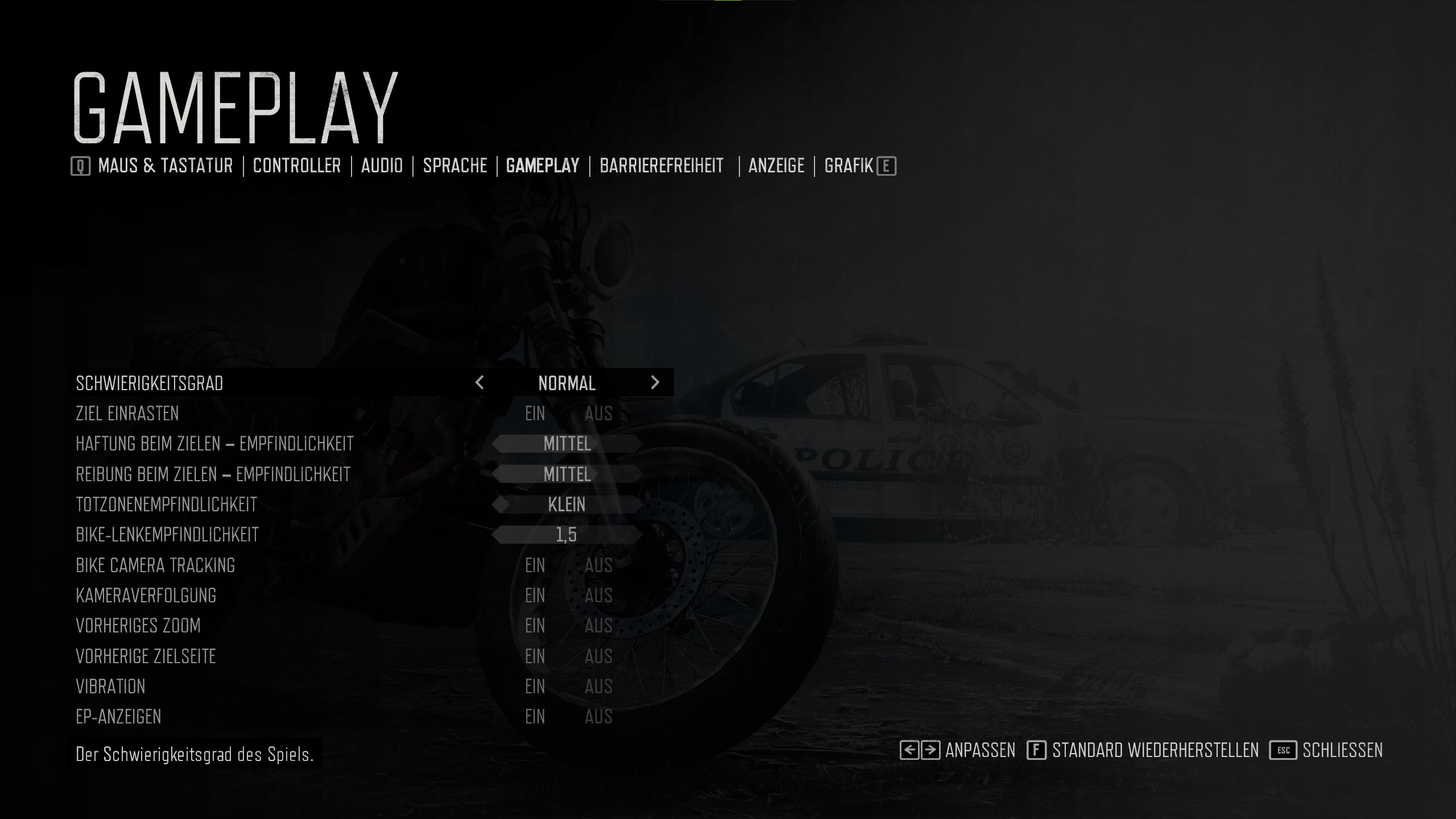The image size is (1456, 819).
Task: Adjust the Bike-Lenkempfindlichkeit slider
Action: [x=567, y=535]
